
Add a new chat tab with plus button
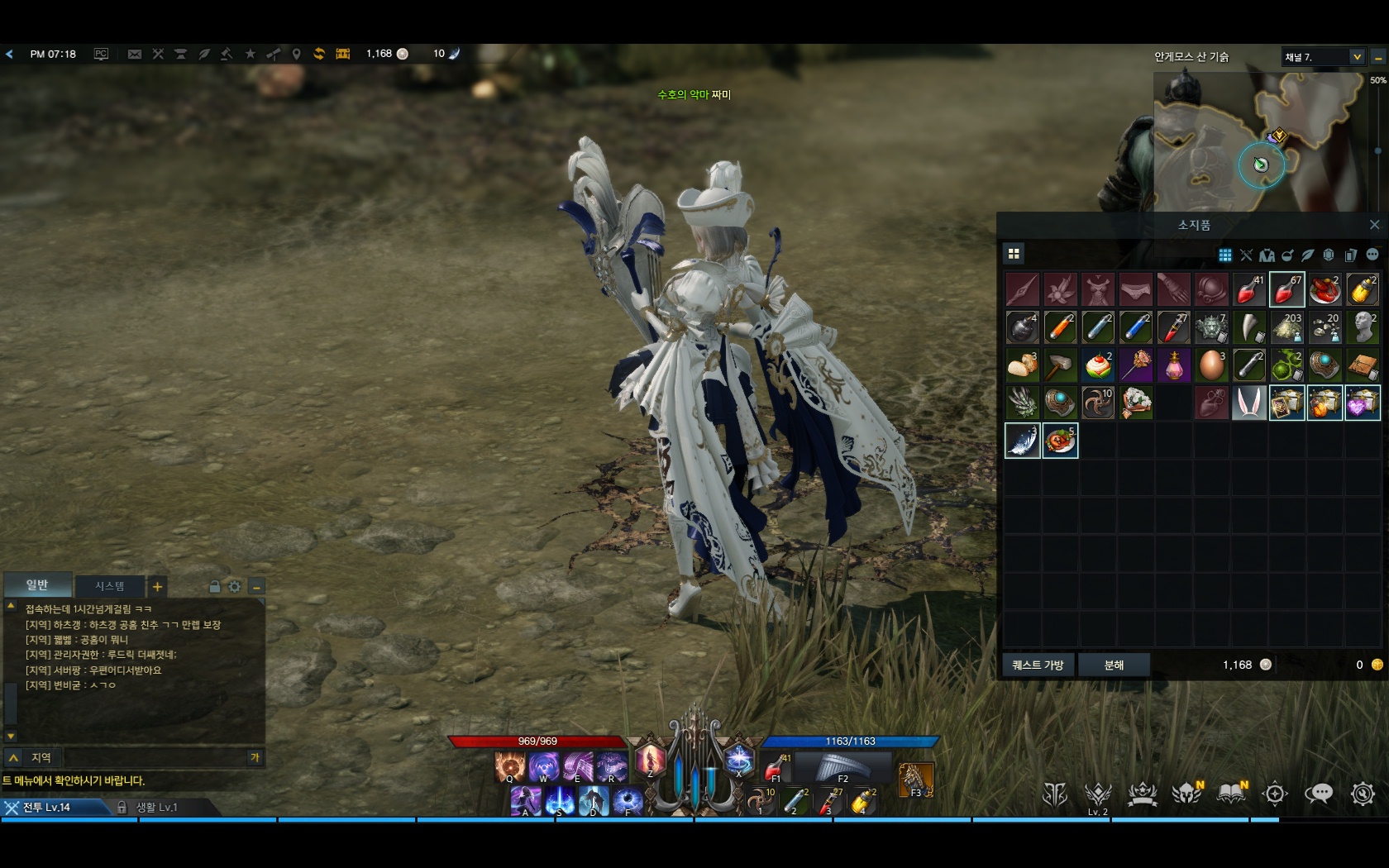click(157, 587)
